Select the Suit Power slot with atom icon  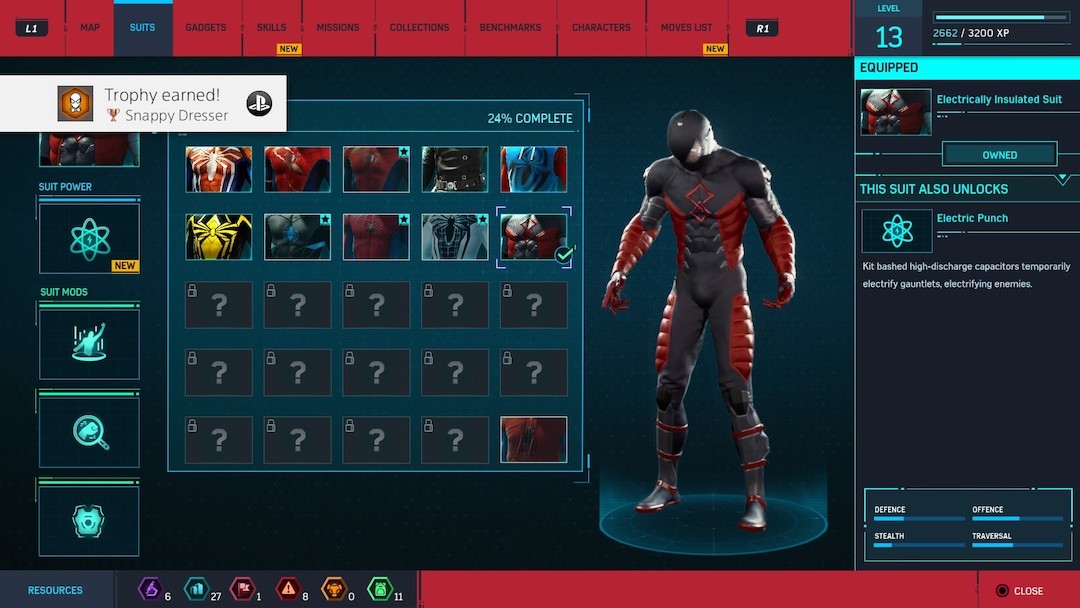tap(89, 238)
